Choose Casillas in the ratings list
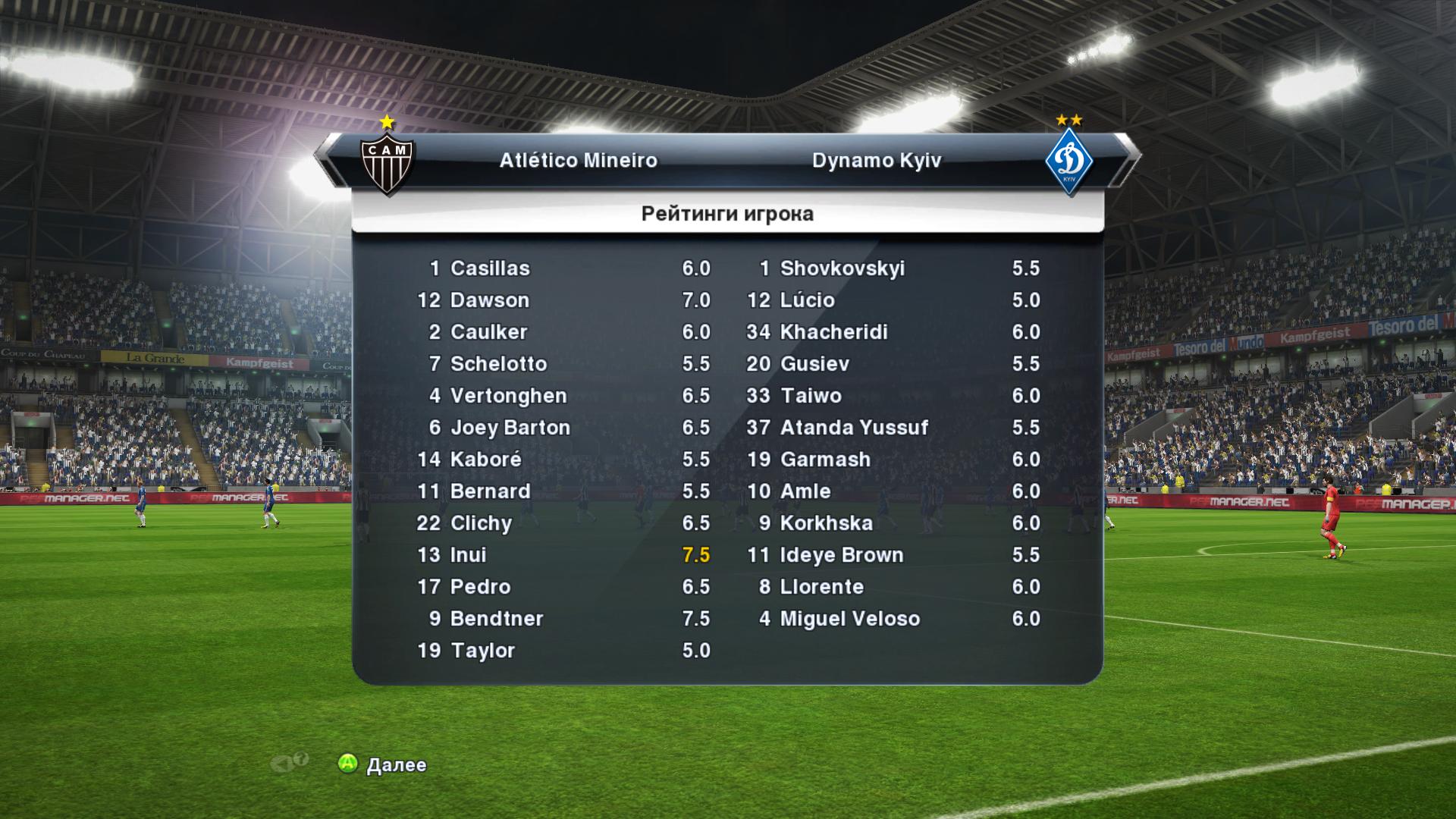The image size is (1456, 819). pyautogui.click(x=563, y=268)
